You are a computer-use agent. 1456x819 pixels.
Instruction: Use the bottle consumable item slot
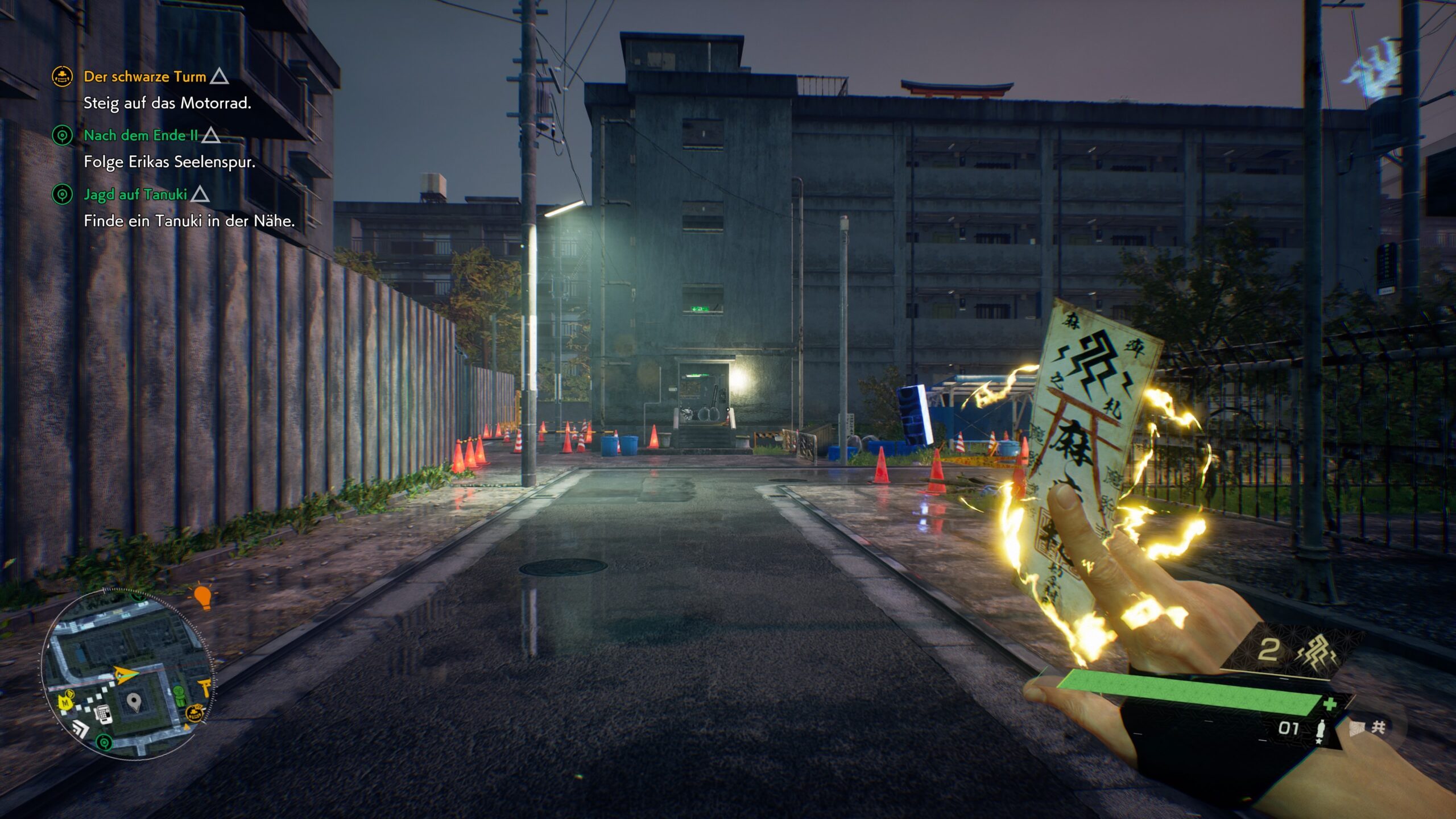tap(1321, 730)
